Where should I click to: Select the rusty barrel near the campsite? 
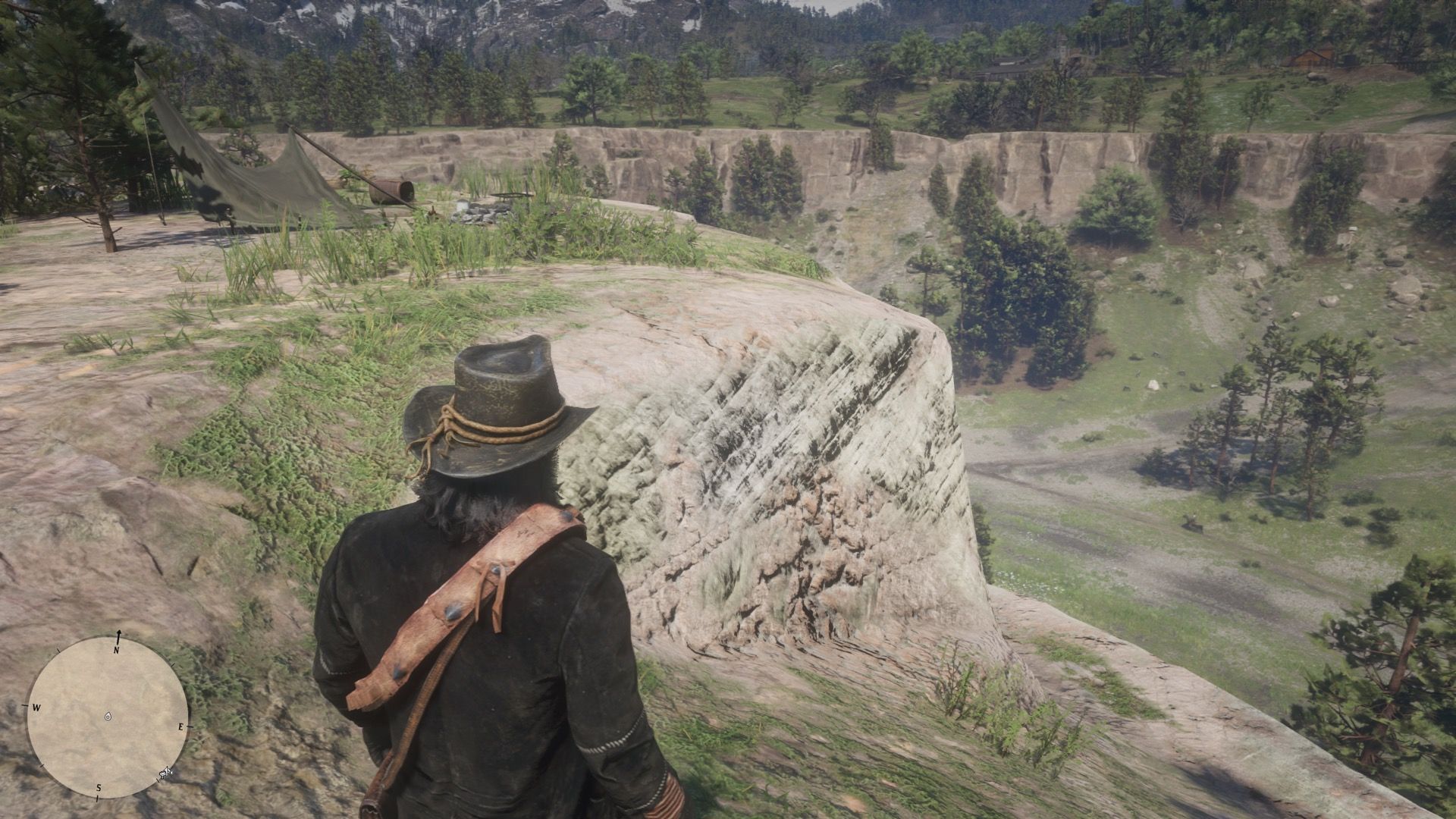click(x=392, y=190)
